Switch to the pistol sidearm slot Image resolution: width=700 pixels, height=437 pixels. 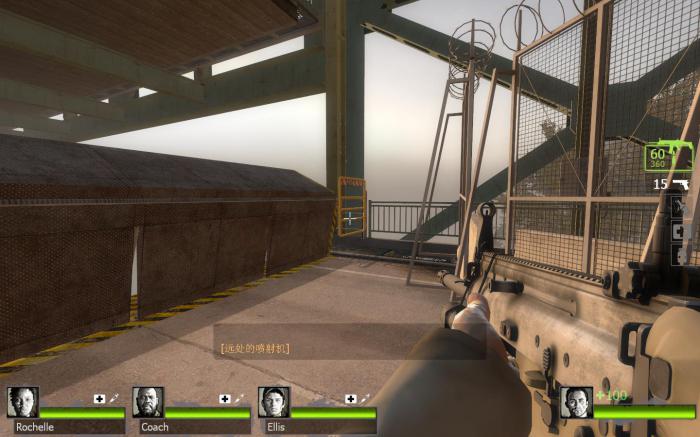682,185
